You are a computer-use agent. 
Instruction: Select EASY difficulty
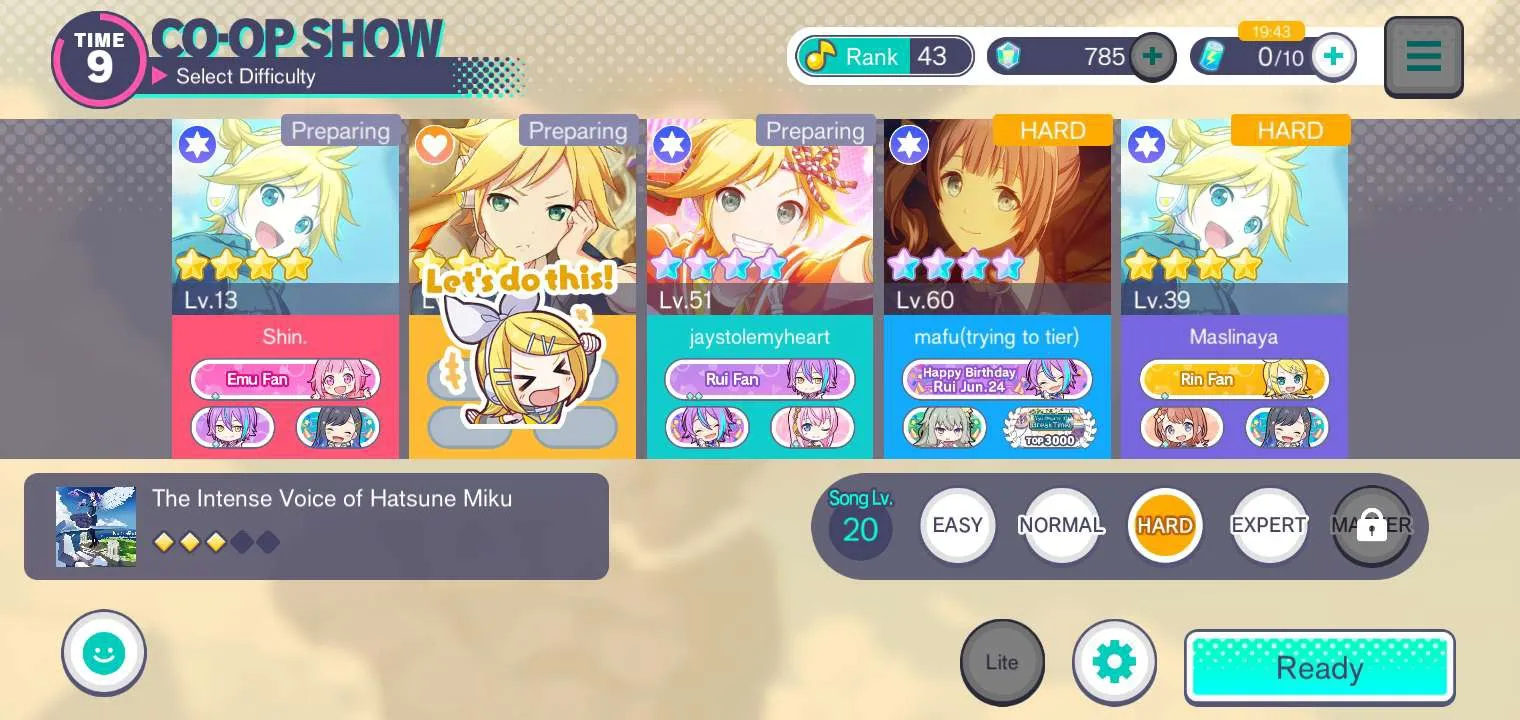point(957,526)
